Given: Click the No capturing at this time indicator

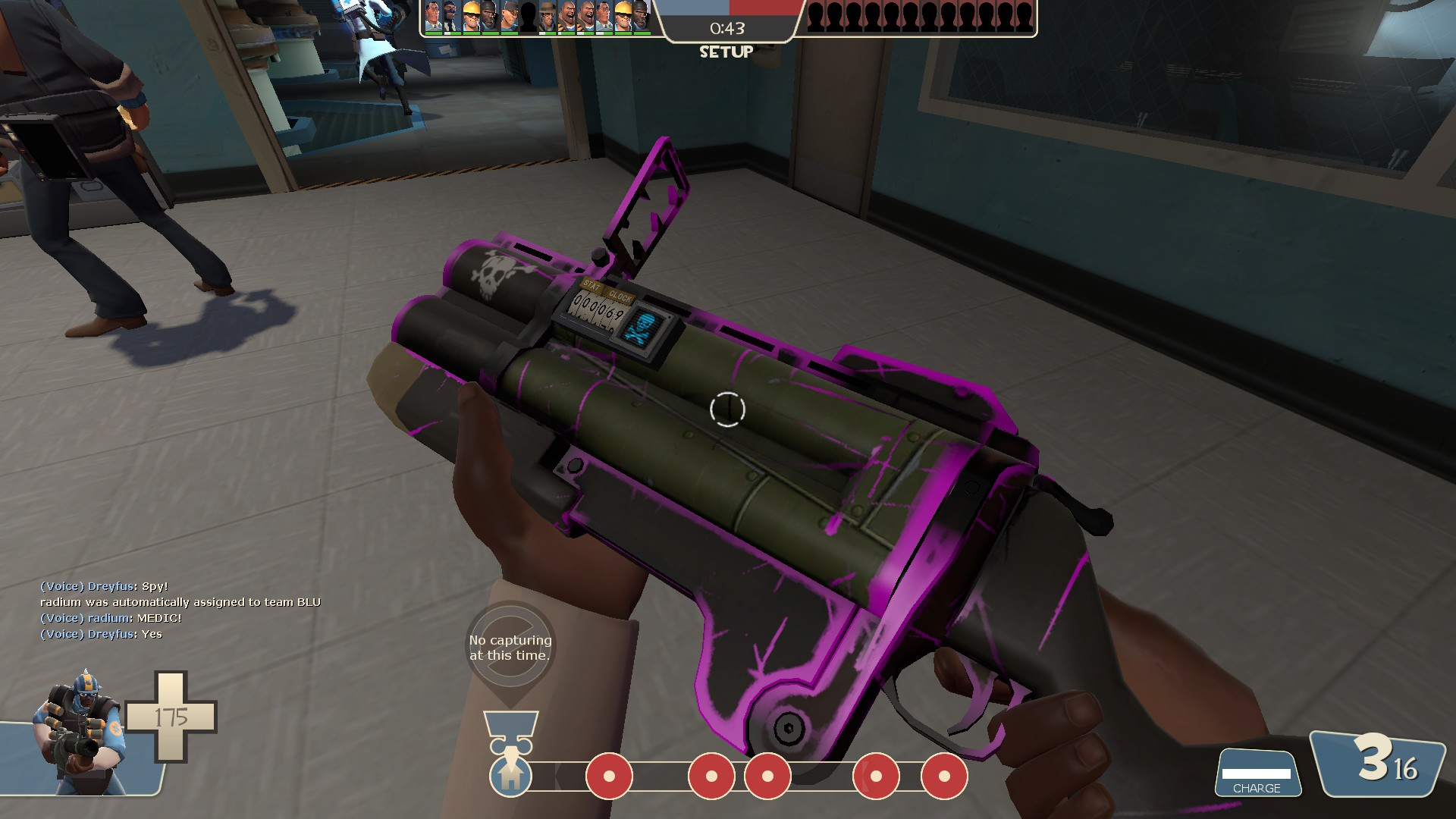Looking at the screenshot, I should [x=510, y=647].
